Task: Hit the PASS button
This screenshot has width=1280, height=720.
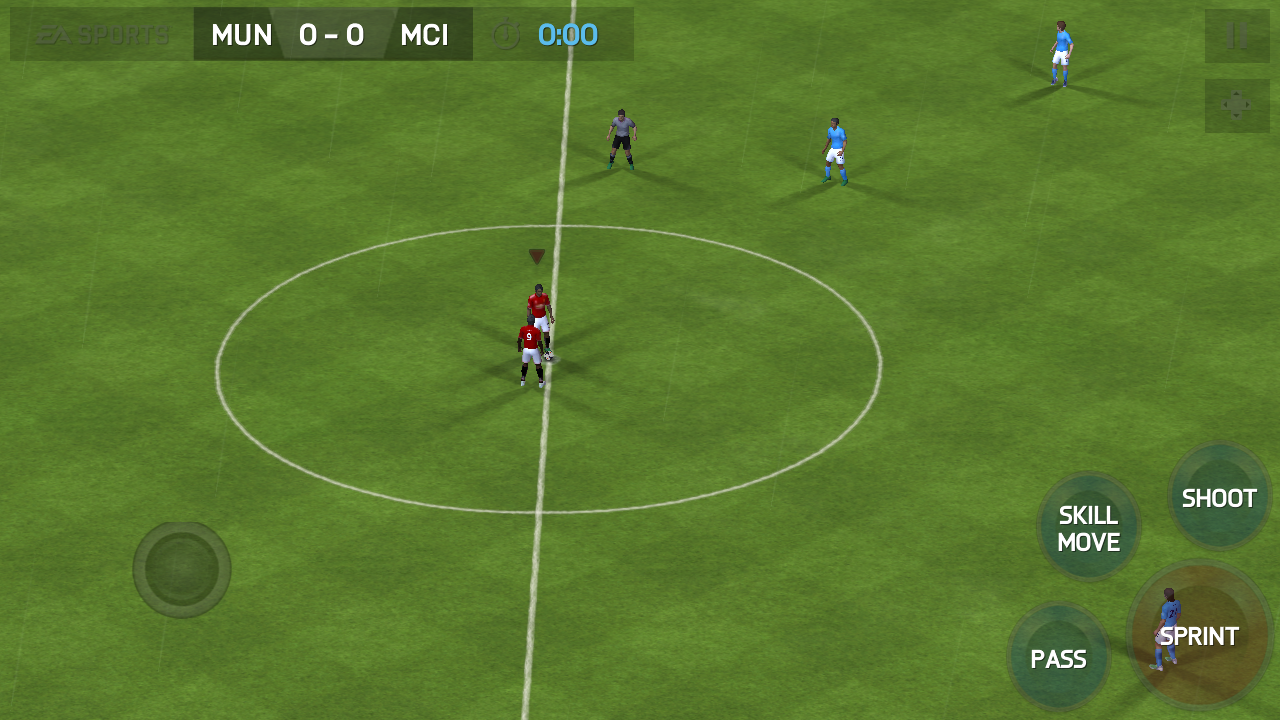Action: point(1058,658)
